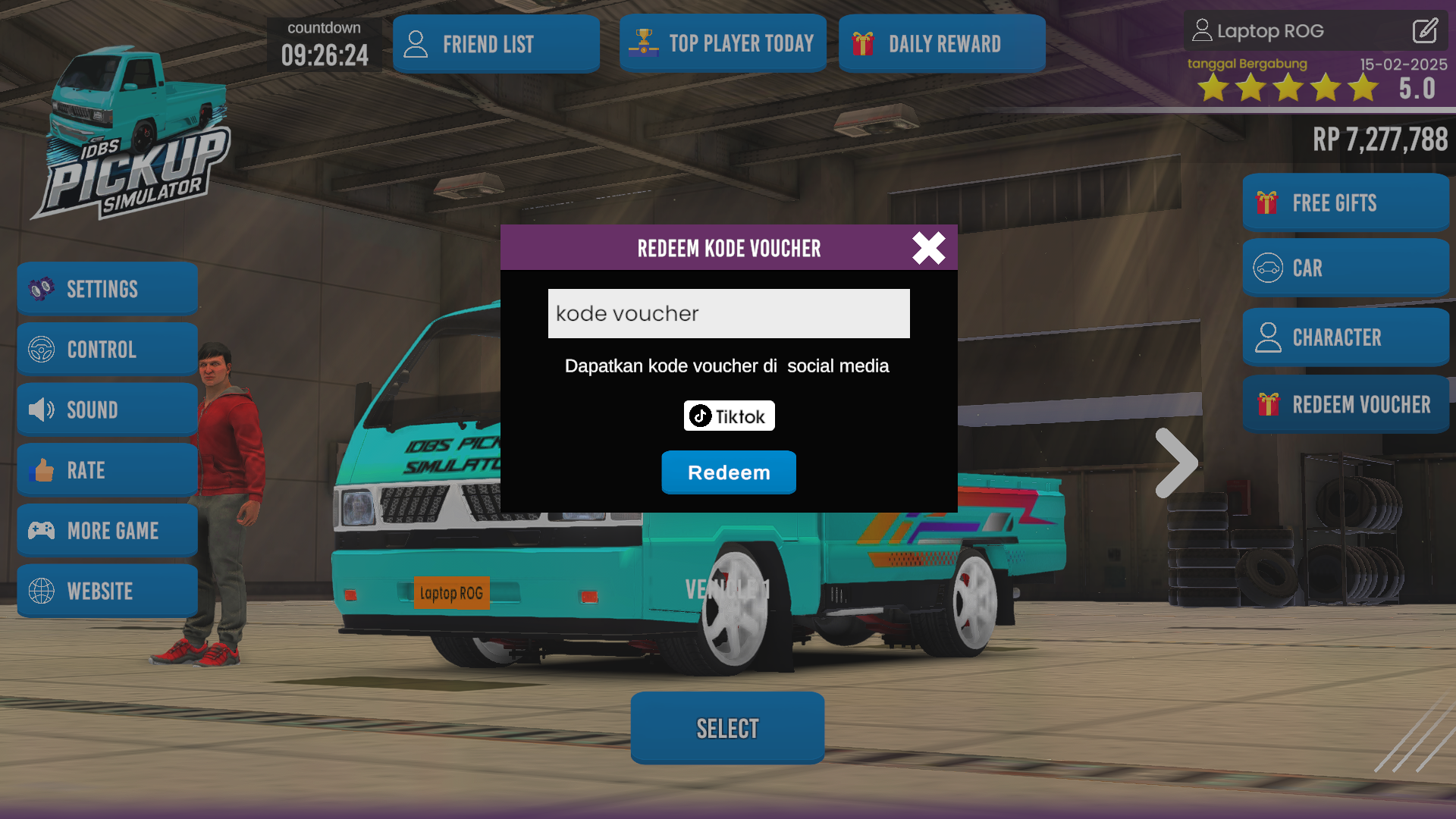Click the Tiktok social media button
The image size is (1456, 819).
[728, 416]
